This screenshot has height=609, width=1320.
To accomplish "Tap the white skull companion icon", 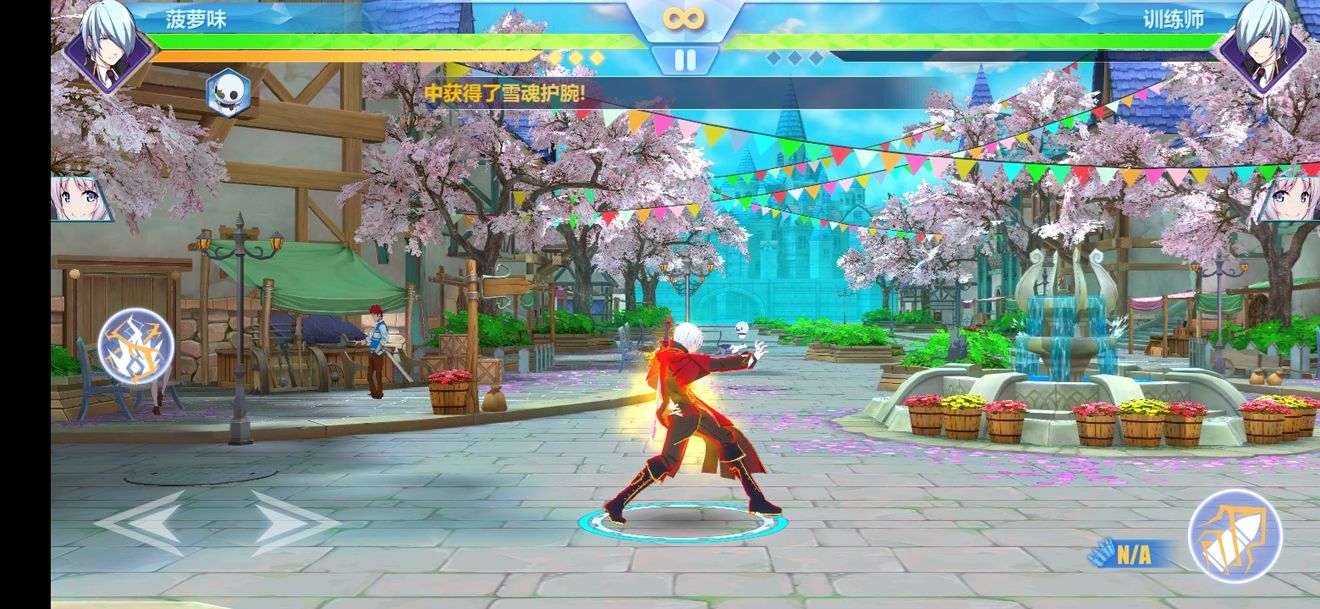I will point(228,93).
